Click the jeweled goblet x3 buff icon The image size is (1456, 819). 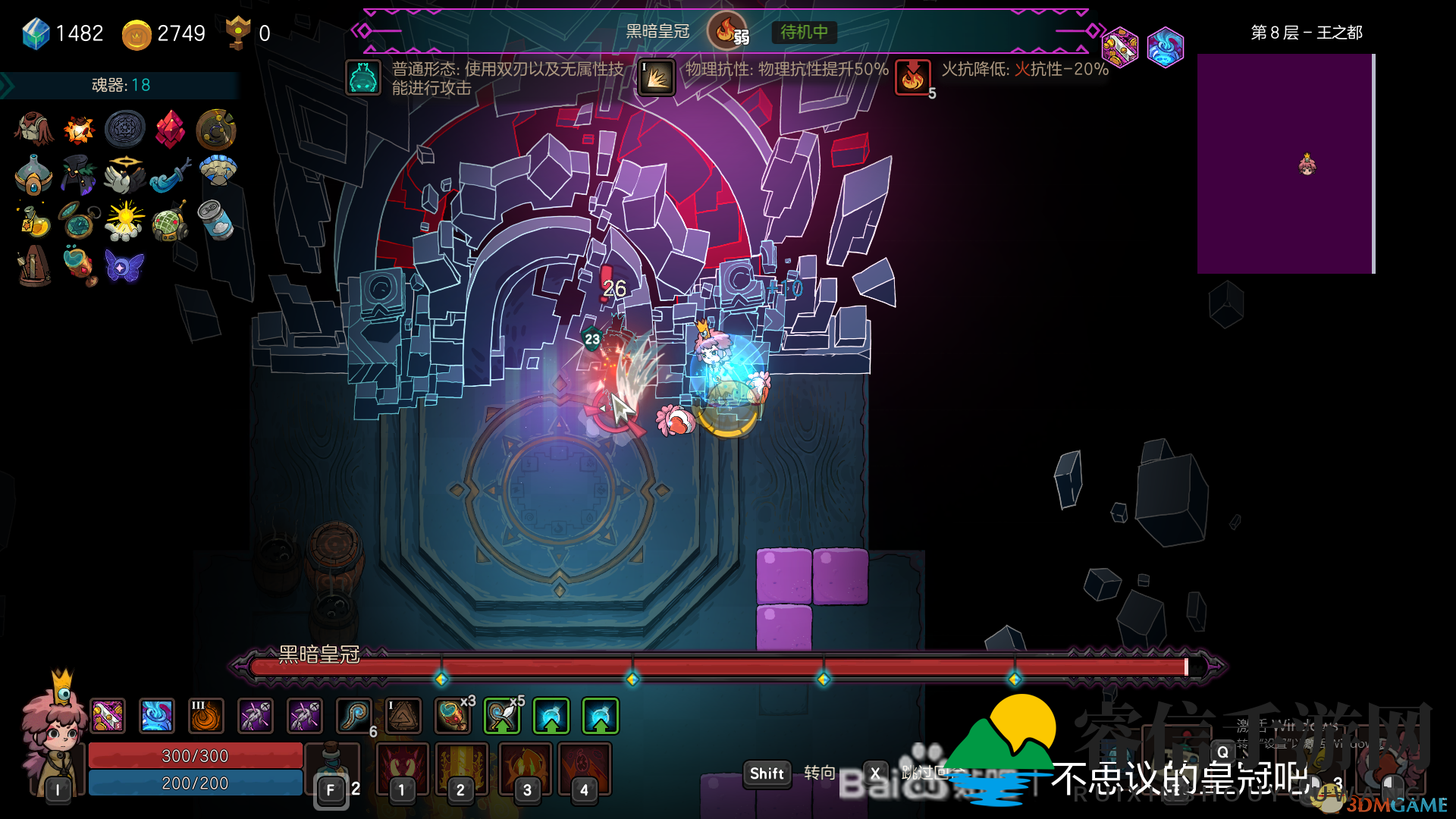[x=453, y=716]
